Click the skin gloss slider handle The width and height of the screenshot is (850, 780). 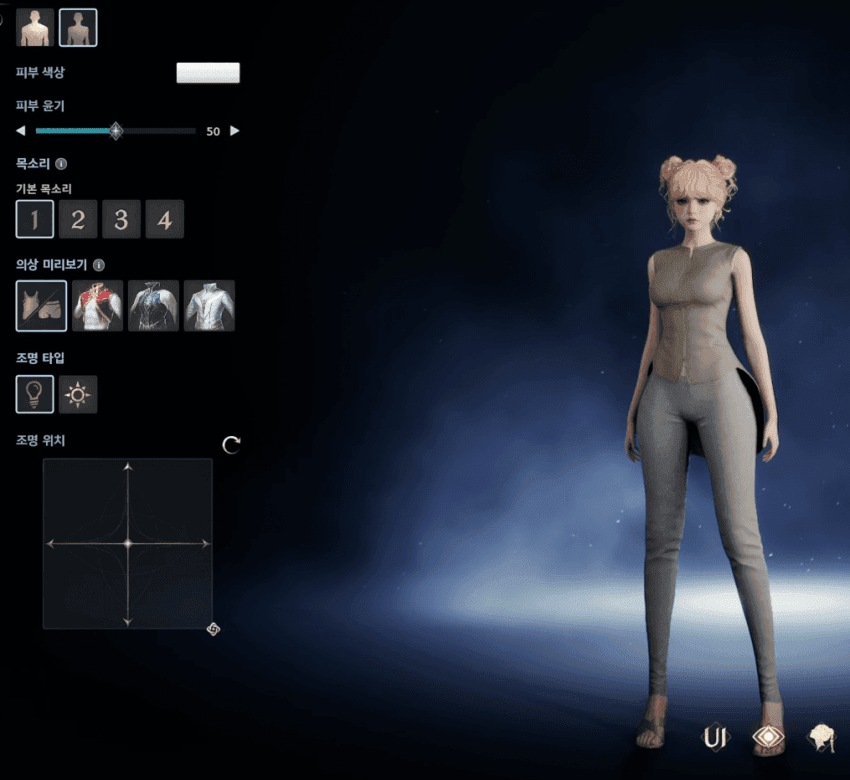pos(116,131)
